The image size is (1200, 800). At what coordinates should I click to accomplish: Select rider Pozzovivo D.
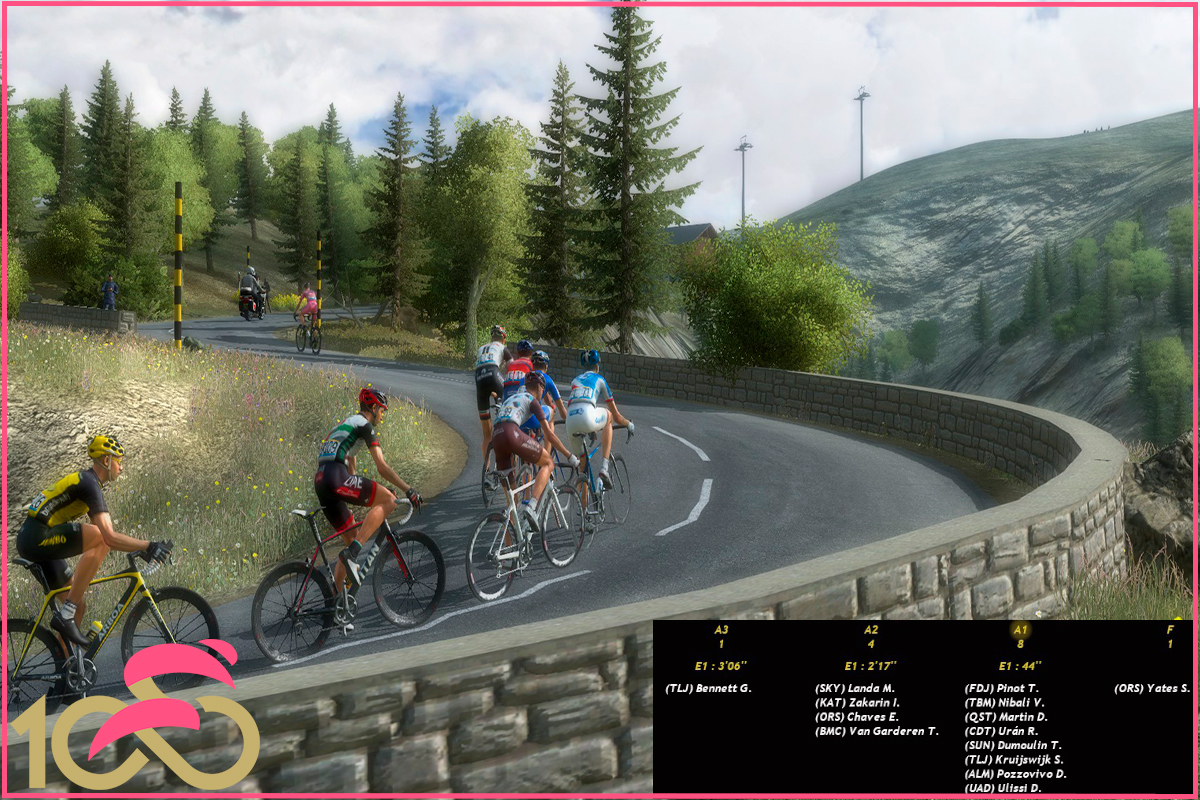[x=1015, y=774]
